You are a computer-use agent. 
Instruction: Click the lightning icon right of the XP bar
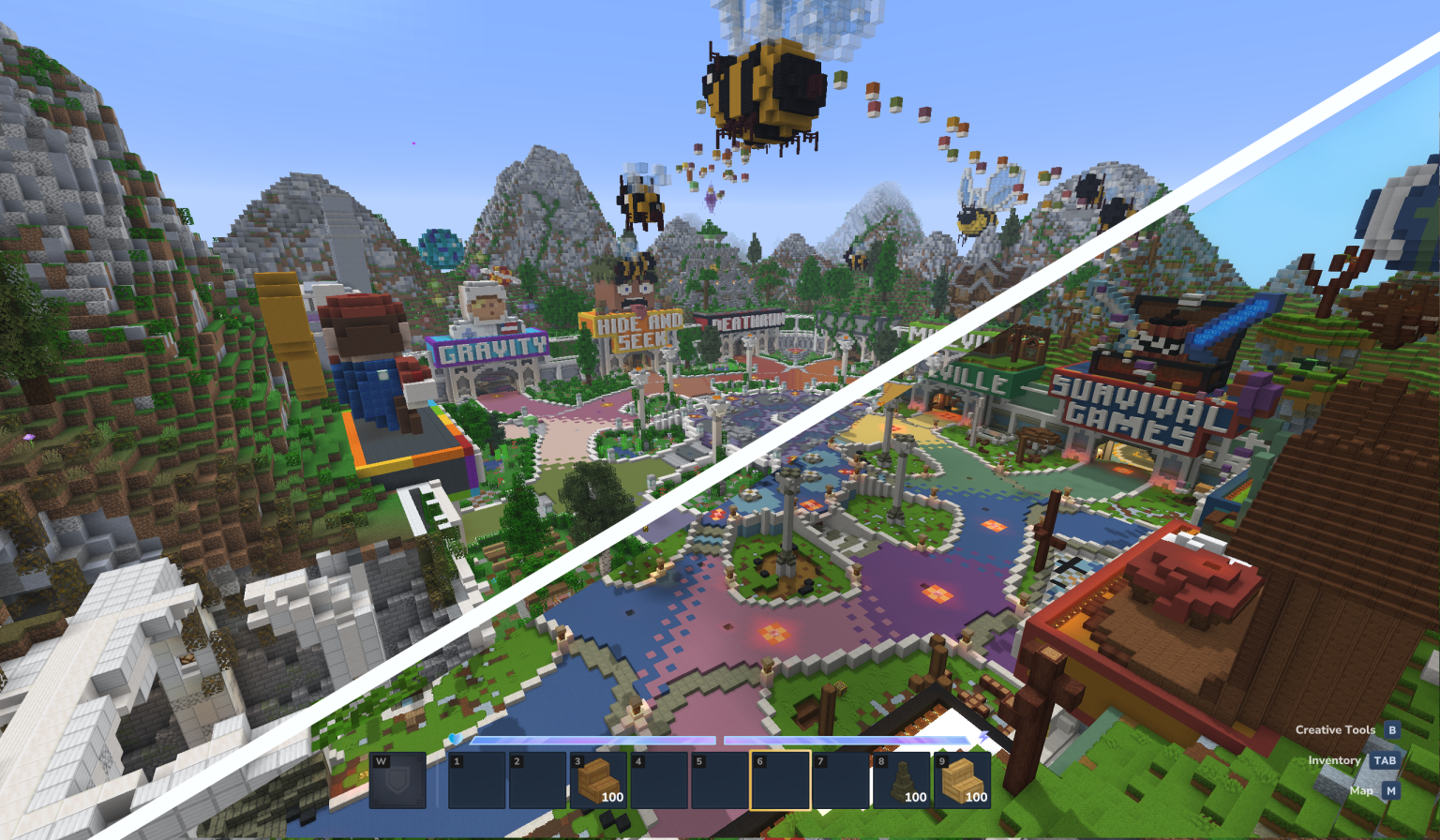[984, 737]
